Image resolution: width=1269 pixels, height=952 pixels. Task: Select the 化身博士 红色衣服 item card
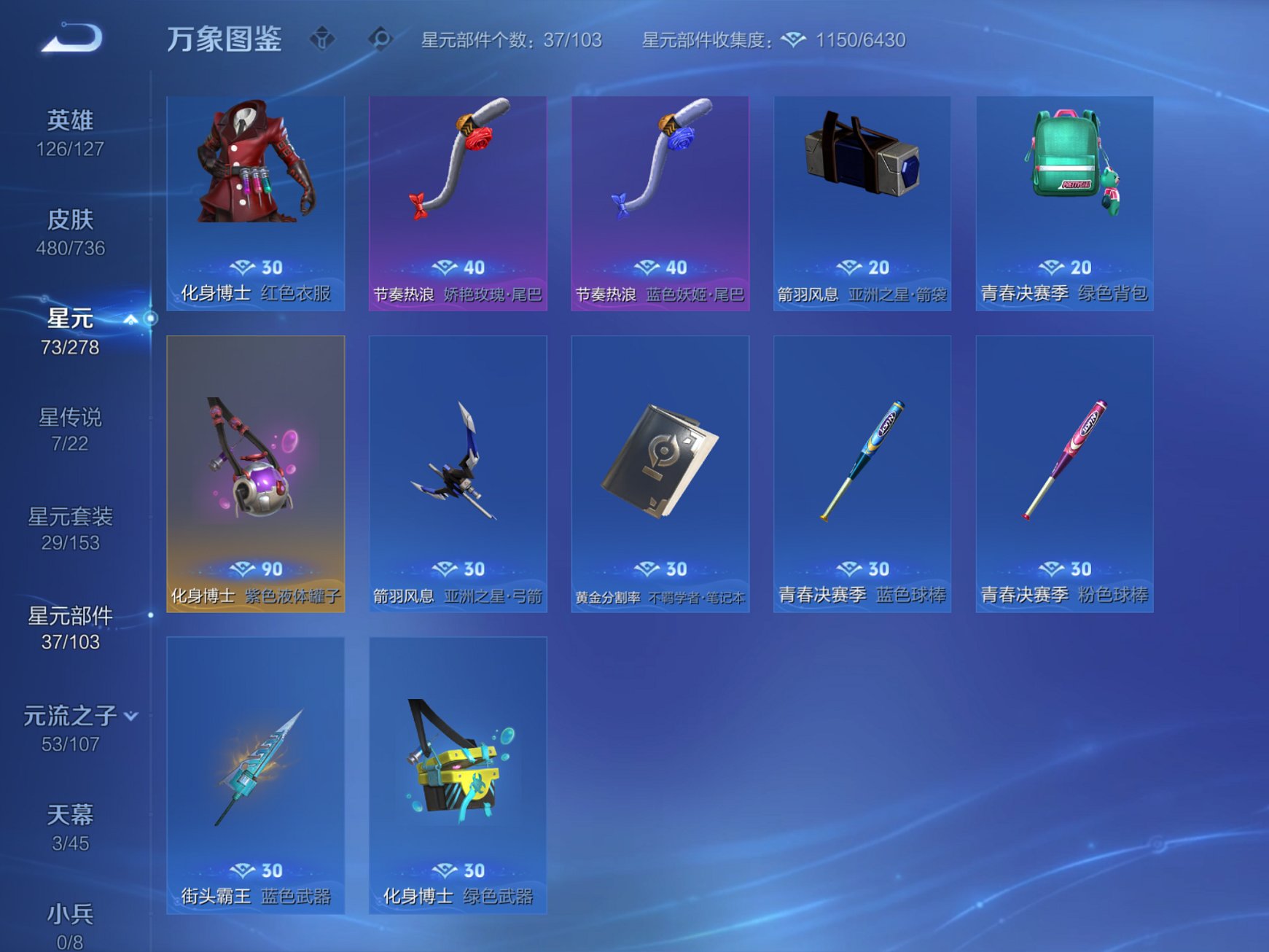pyautogui.click(x=255, y=197)
